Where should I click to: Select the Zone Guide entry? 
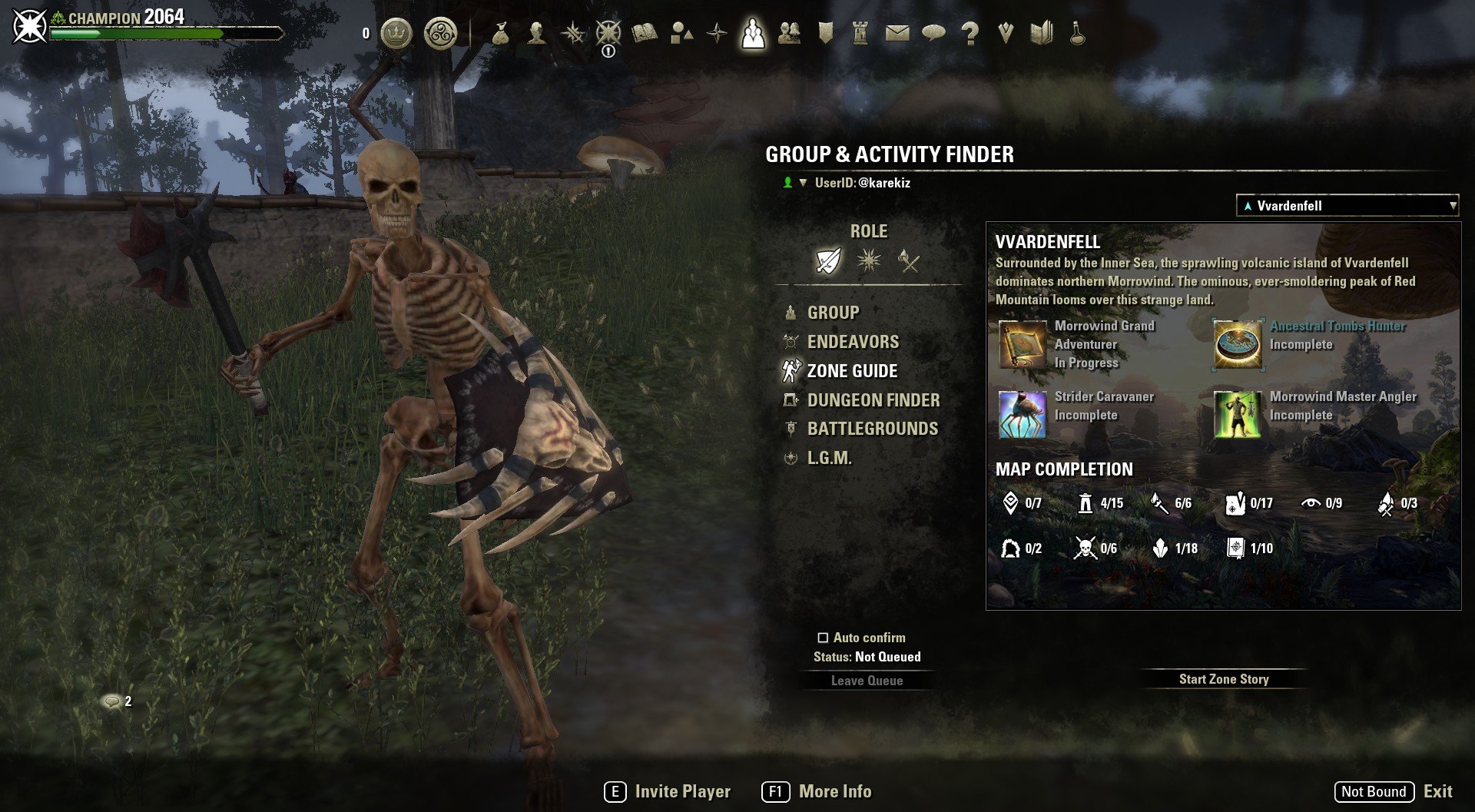851,371
